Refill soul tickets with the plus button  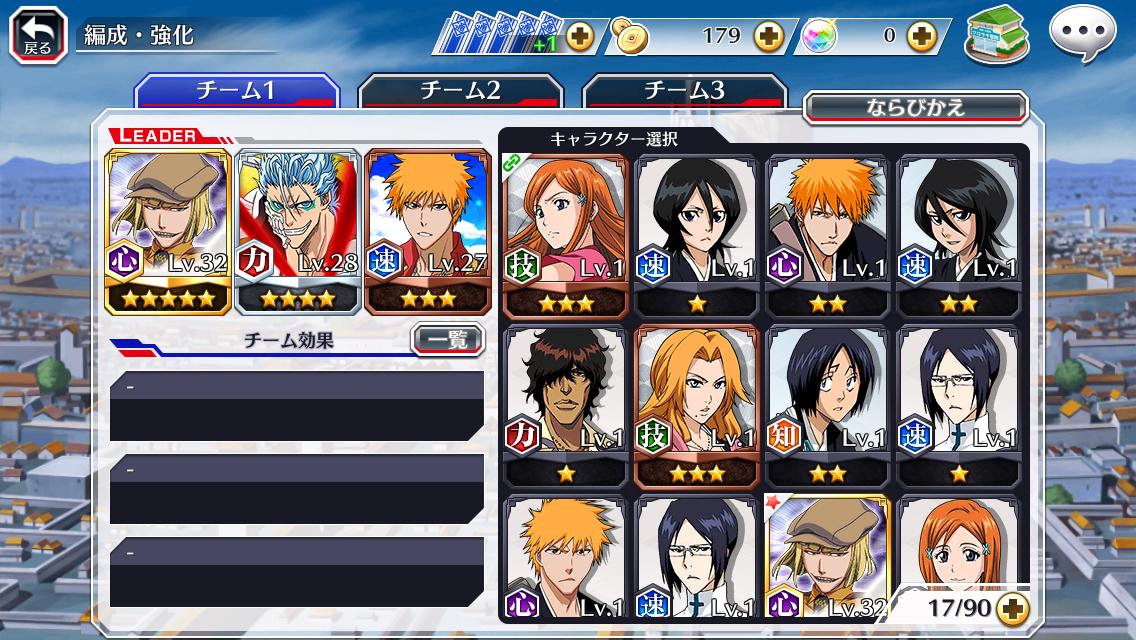(x=580, y=37)
